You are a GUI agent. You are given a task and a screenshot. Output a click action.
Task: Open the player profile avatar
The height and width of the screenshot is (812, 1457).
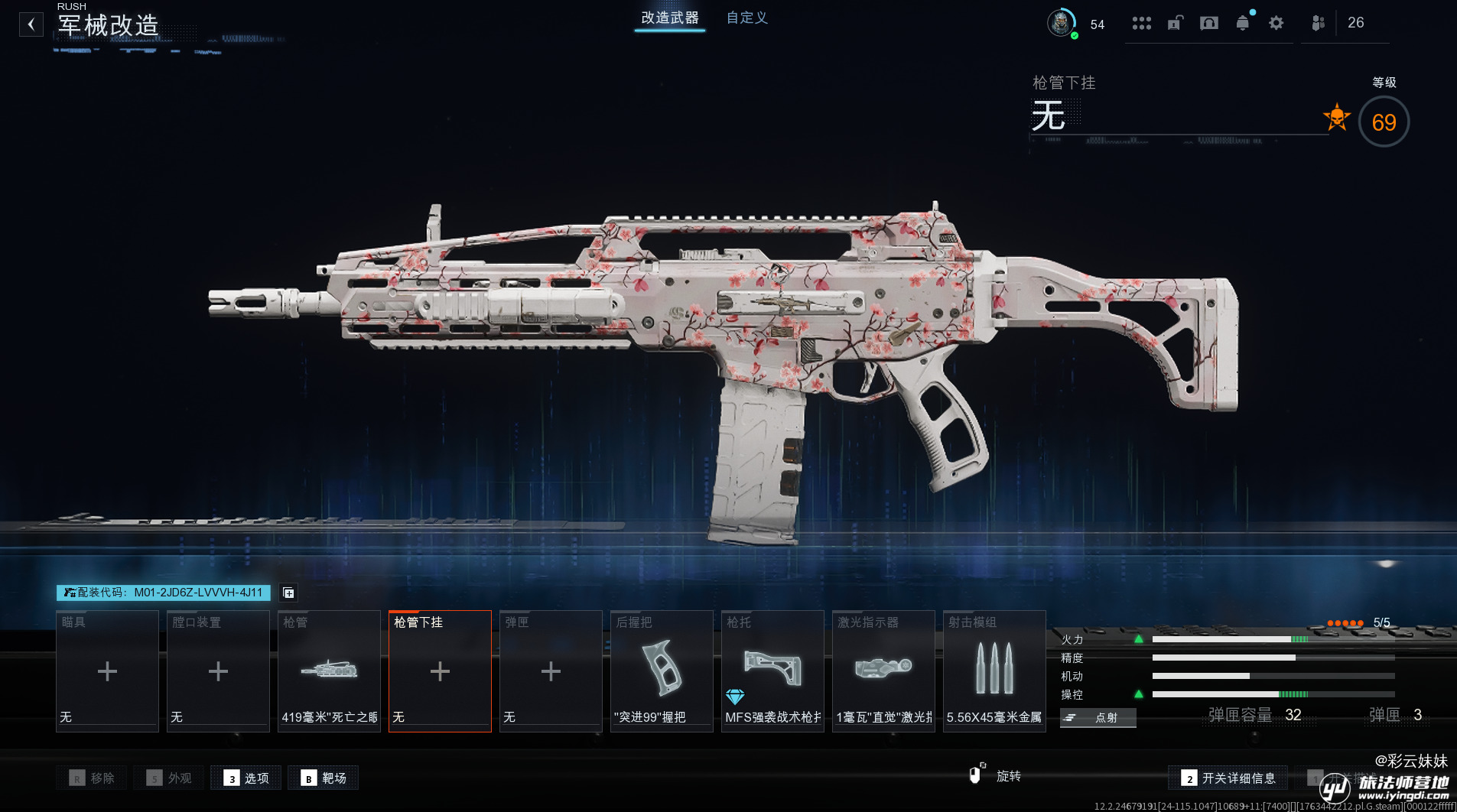pyautogui.click(x=1061, y=23)
